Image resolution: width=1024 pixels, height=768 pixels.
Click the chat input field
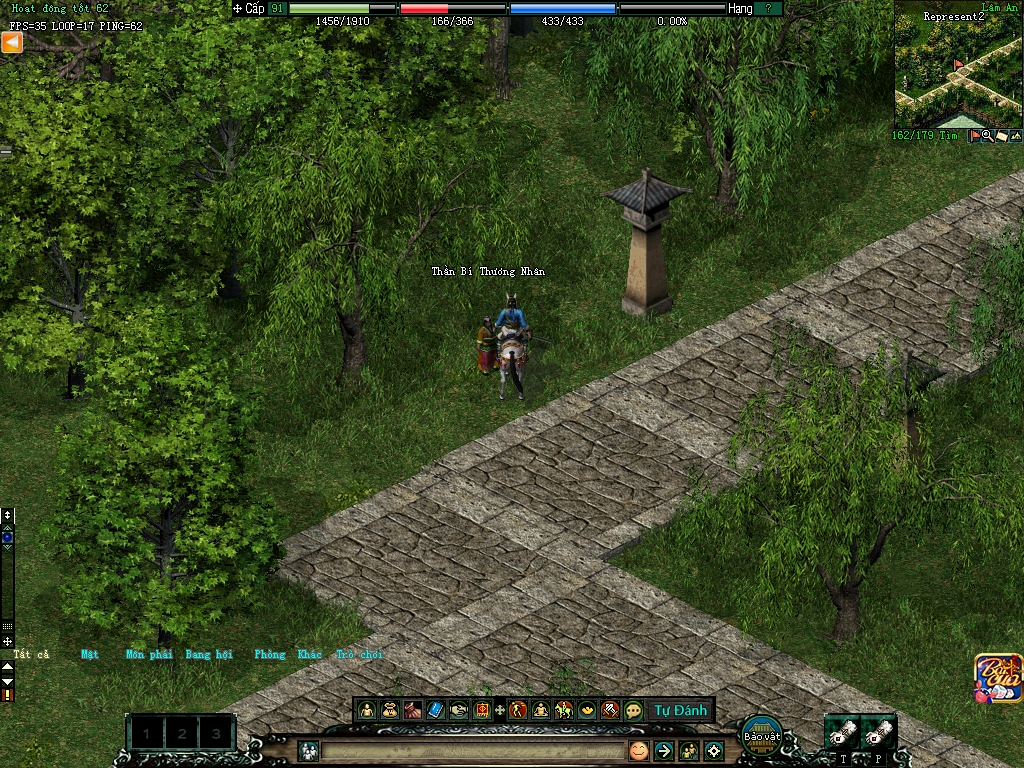tap(472, 750)
